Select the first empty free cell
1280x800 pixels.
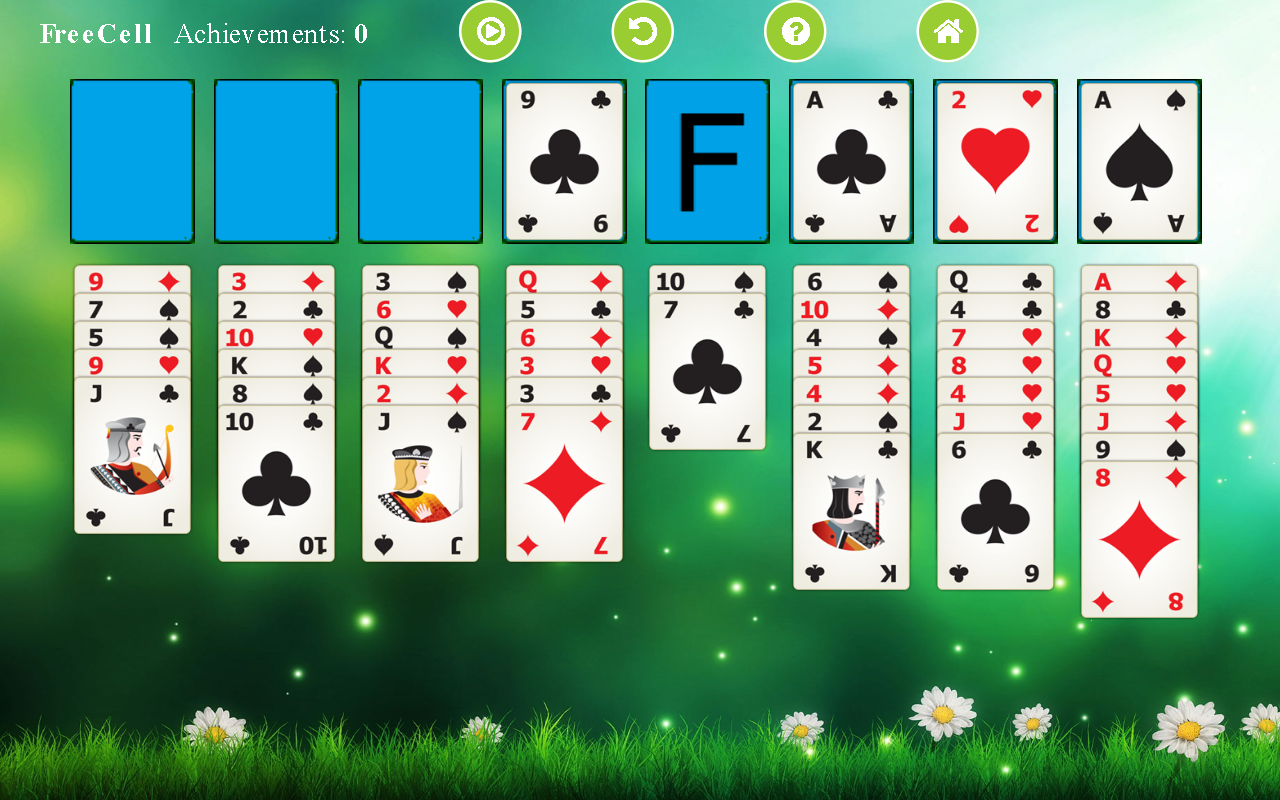(131, 160)
